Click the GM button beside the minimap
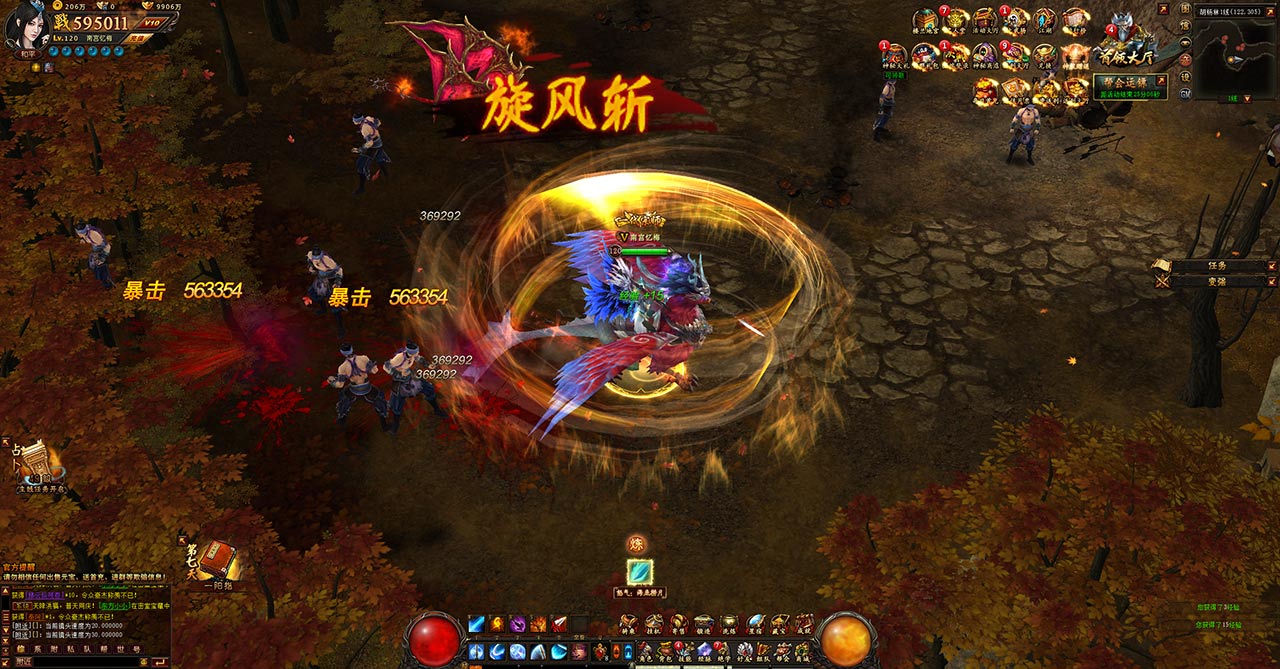The image size is (1280, 669). (1185, 93)
